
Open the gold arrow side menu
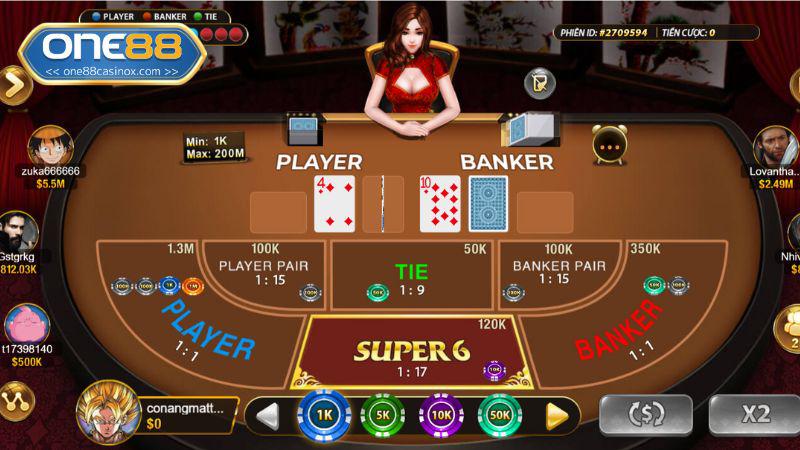(13, 84)
